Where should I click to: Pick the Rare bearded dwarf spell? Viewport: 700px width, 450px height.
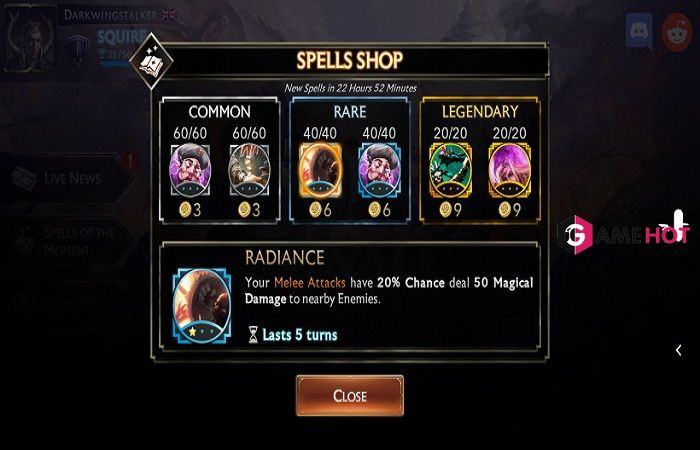pos(378,166)
